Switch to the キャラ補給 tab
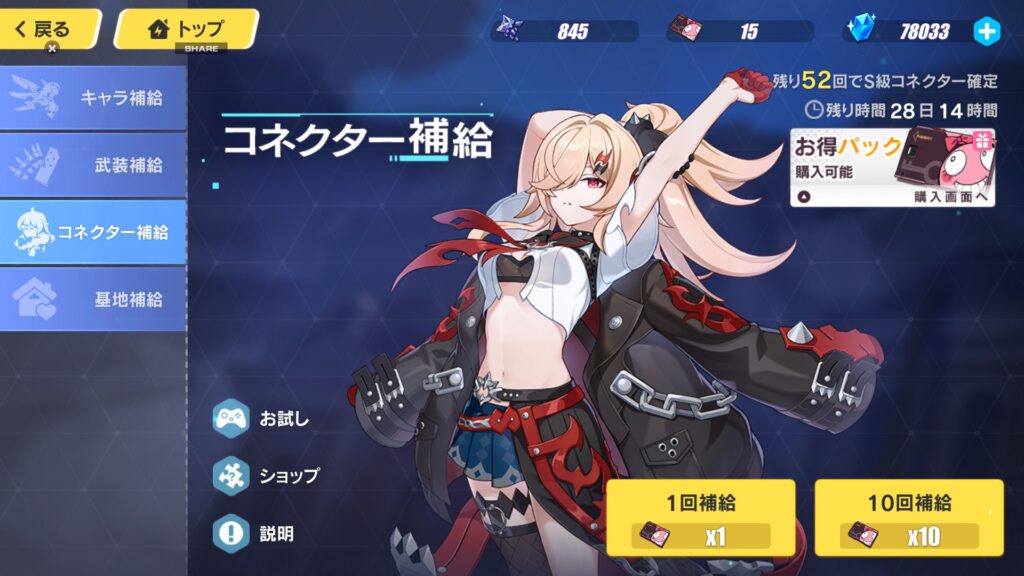1024x576 pixels. (x=93, y=98)
